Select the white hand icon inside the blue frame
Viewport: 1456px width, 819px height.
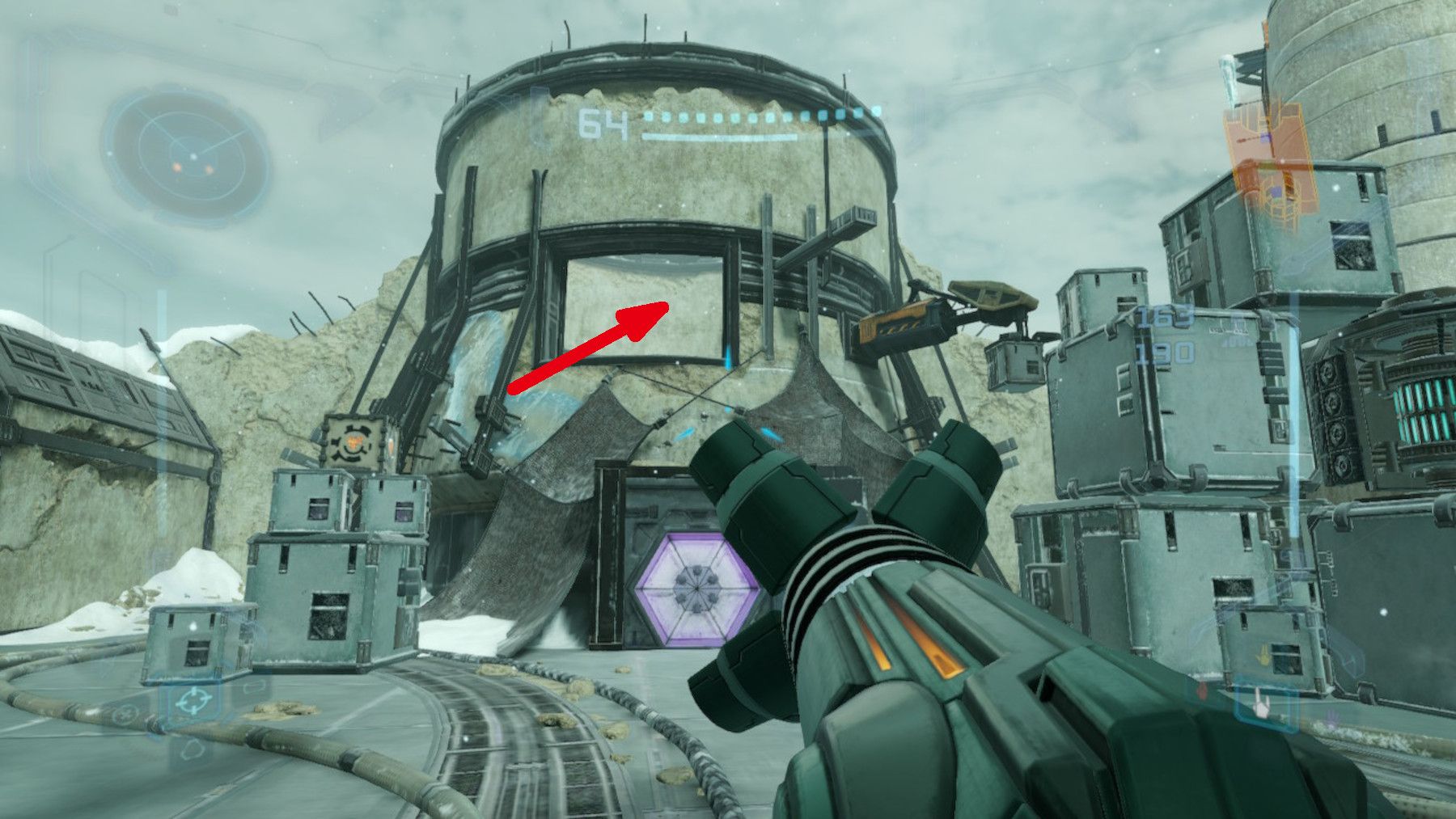[1262, 705]
